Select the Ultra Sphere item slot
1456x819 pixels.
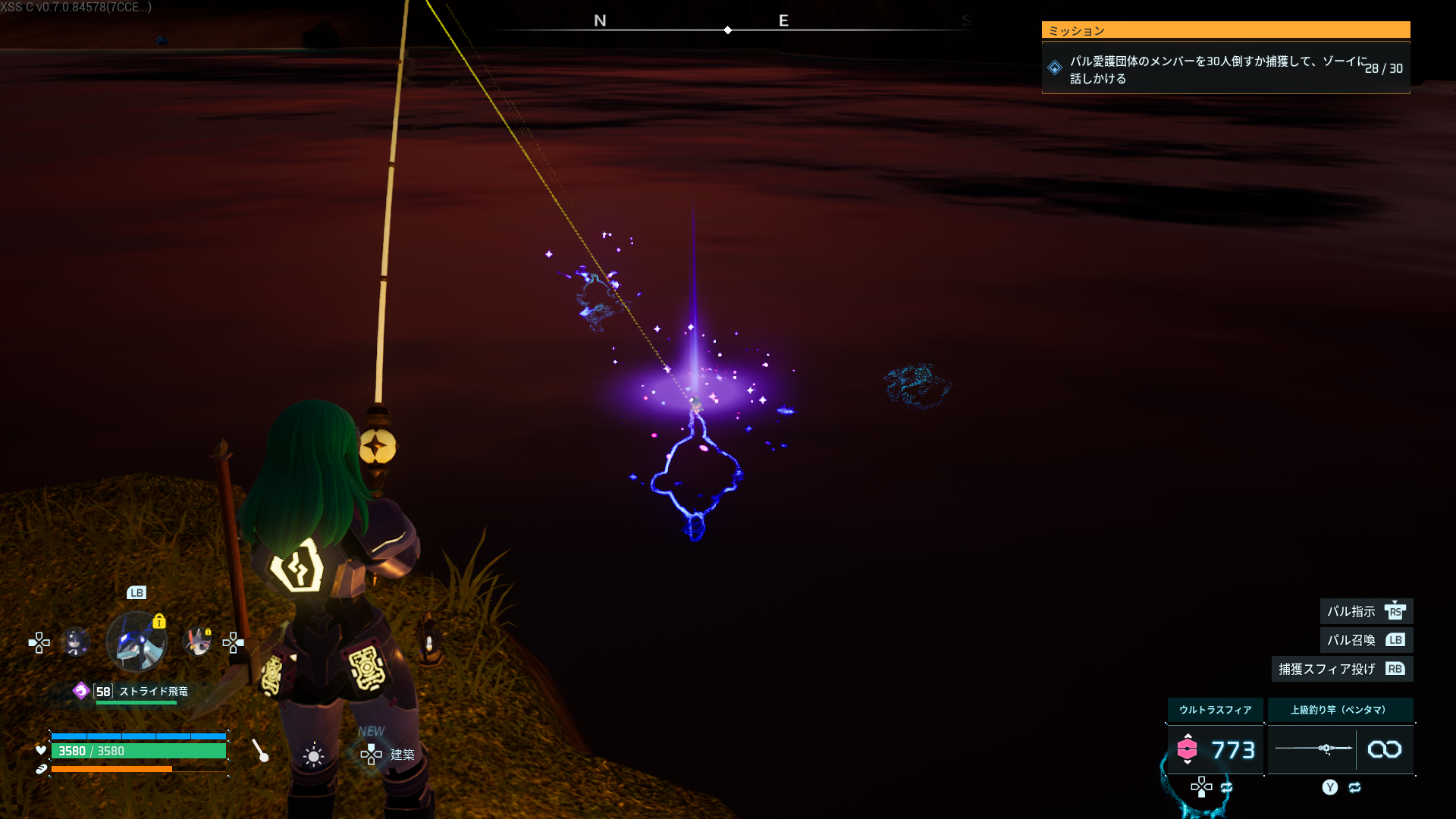(1215, 749)
